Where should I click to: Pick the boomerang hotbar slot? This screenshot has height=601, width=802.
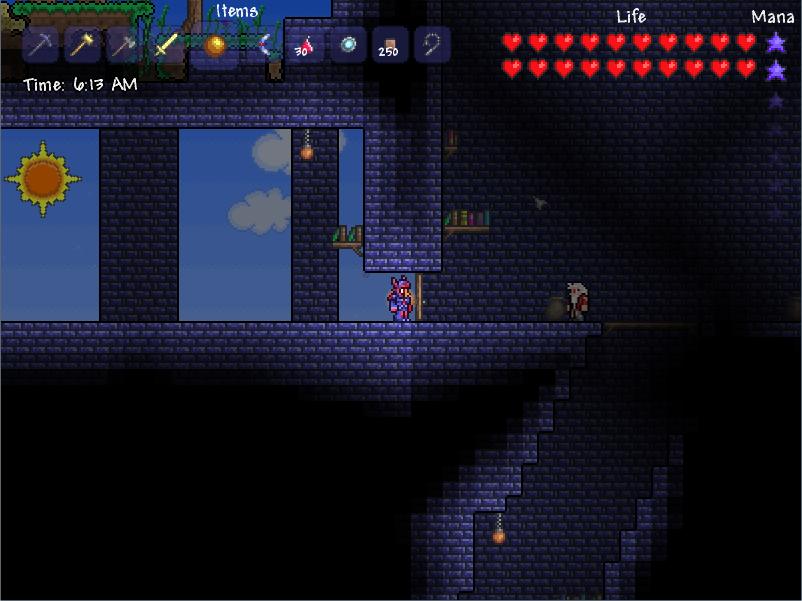point(263,45)
